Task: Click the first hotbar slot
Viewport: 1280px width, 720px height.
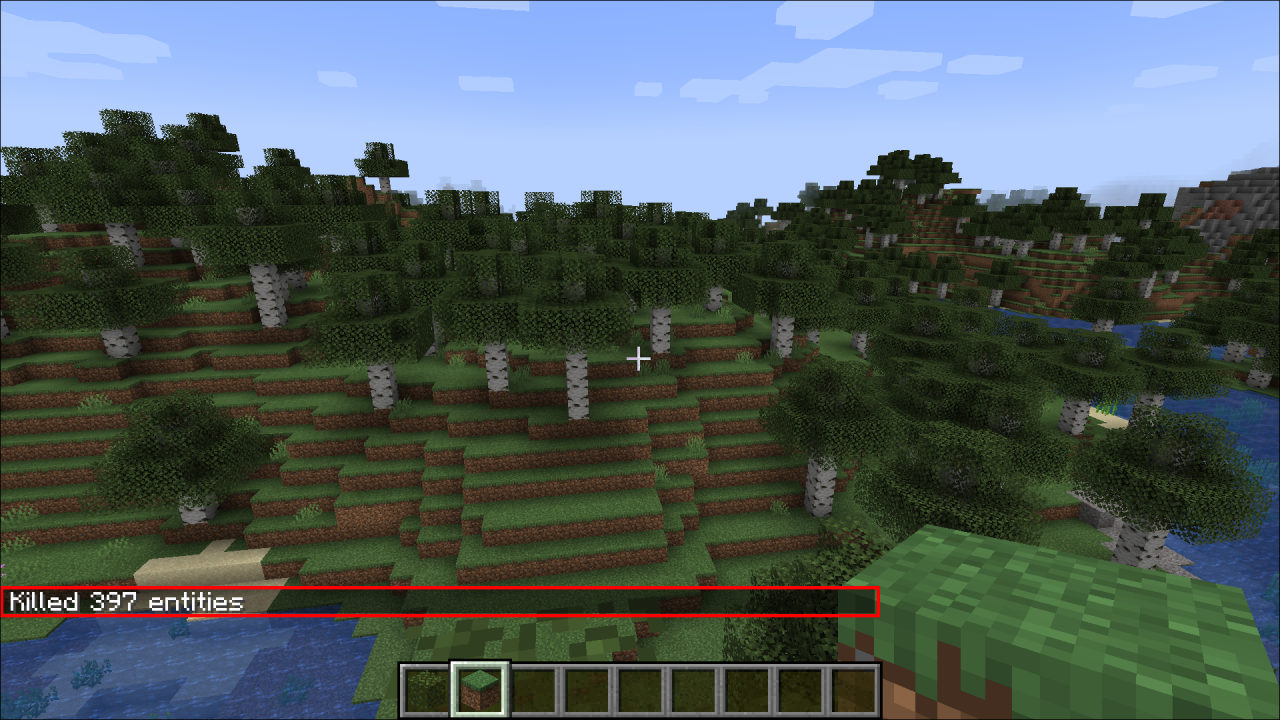Action: click(422, 688)
